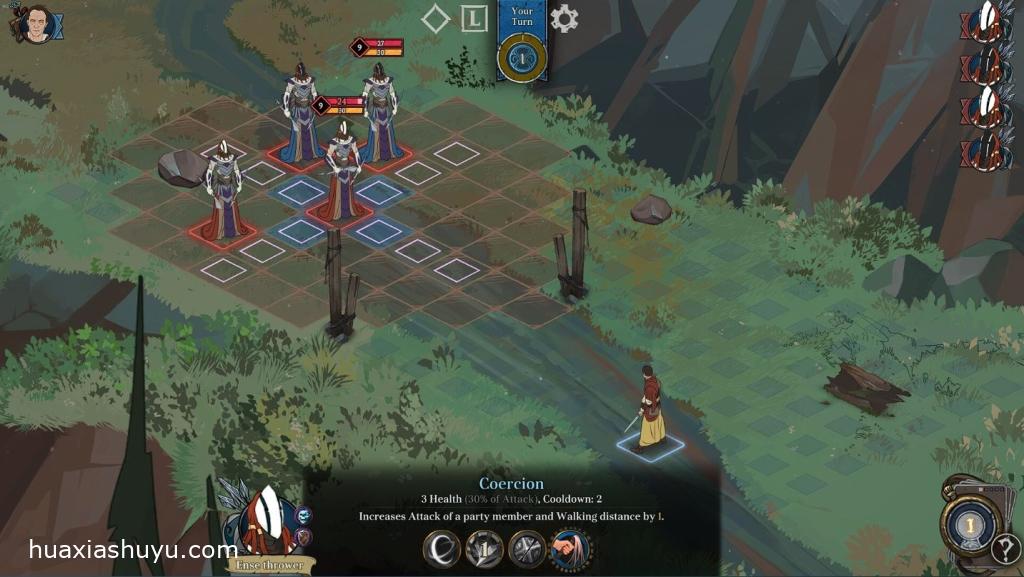Activate the crescent slash ability
Screen dimensions: 1024x577
[441, 549]
